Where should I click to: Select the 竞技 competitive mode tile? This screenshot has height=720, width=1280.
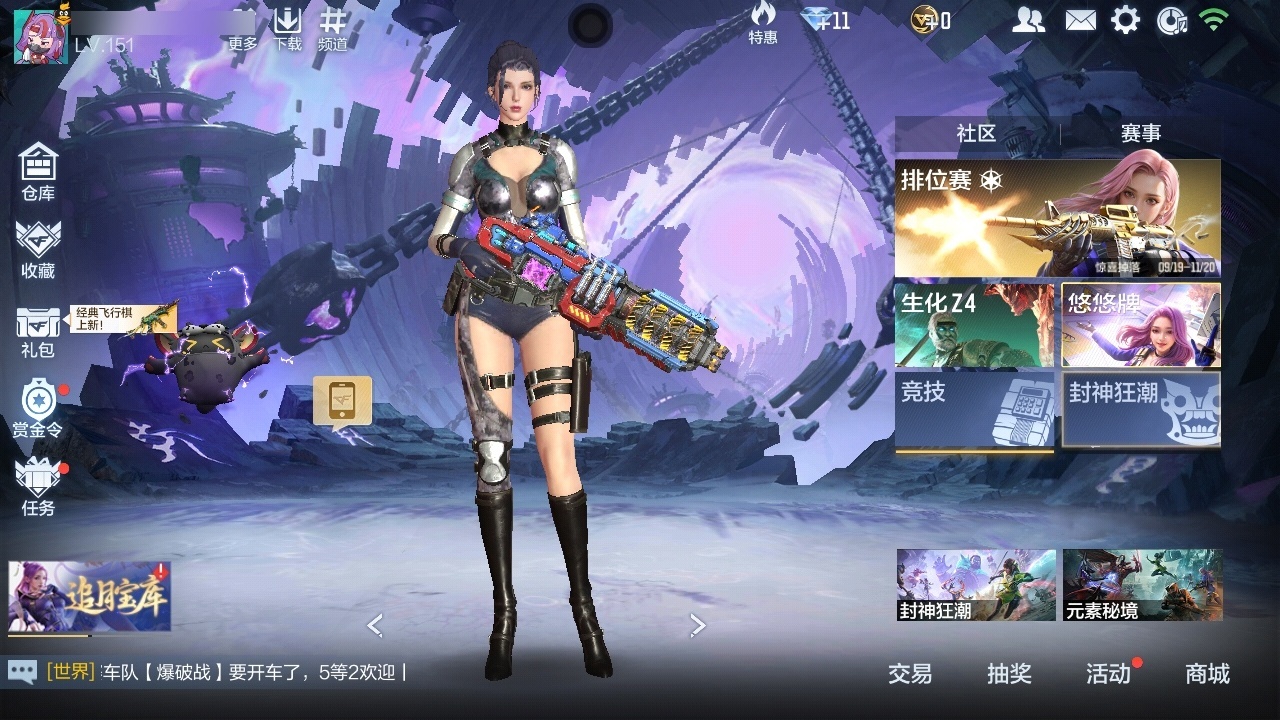click(974, 410)
